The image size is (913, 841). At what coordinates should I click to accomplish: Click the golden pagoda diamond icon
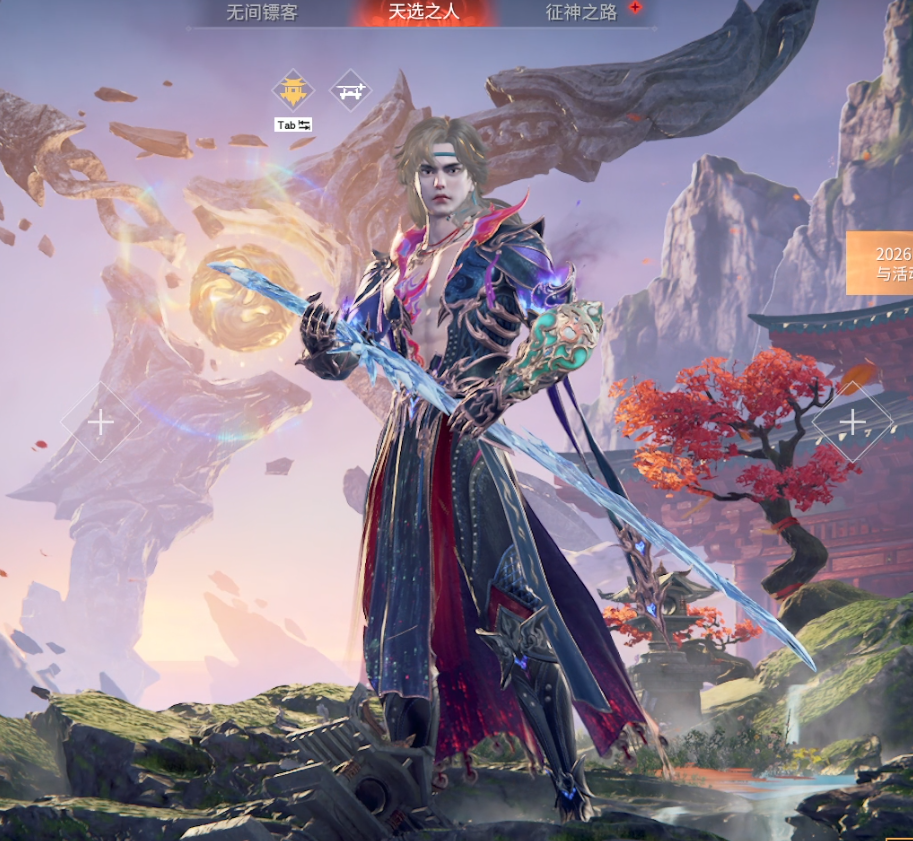pyautogui.click(x=293, y=91)
